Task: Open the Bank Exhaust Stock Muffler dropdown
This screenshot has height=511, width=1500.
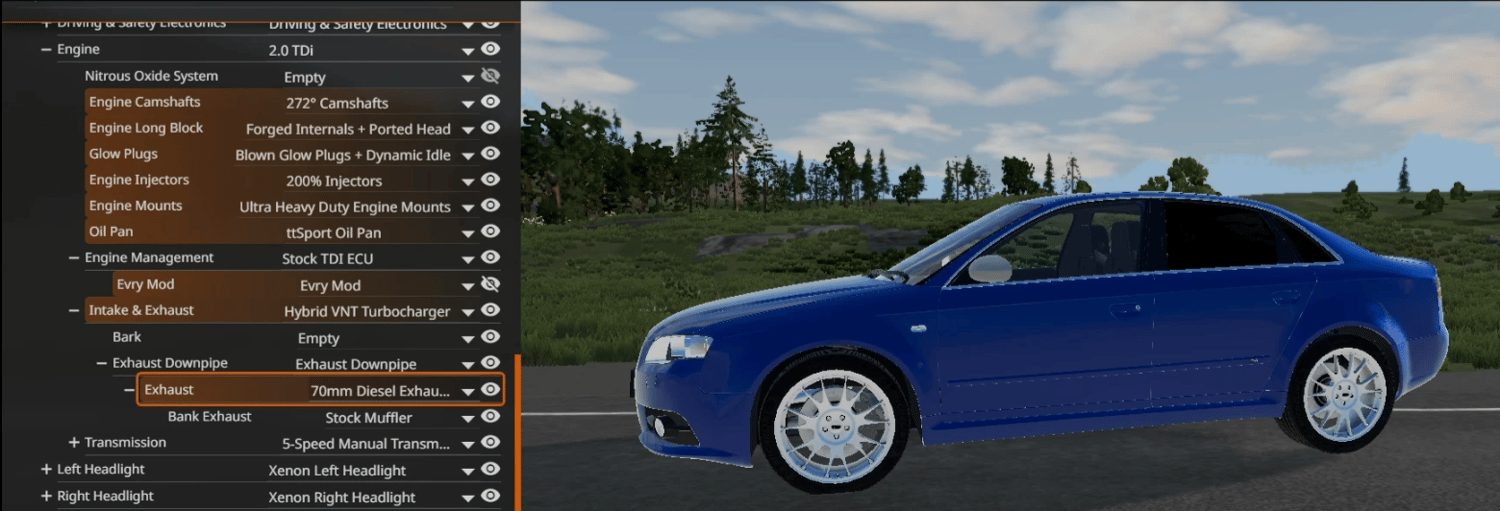Action: pos(467,418)
